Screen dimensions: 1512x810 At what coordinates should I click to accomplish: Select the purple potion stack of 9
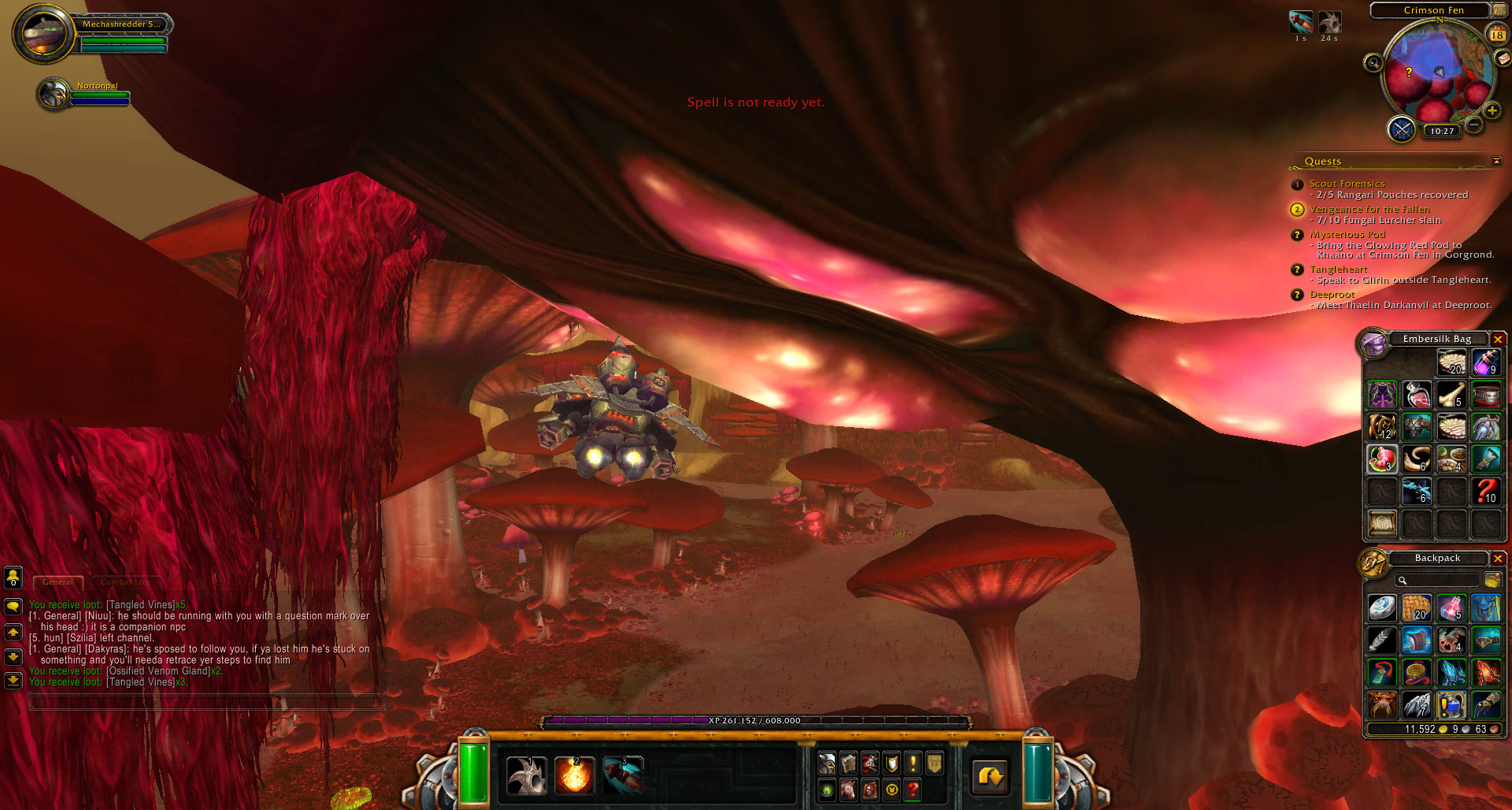coord(1486,363)
